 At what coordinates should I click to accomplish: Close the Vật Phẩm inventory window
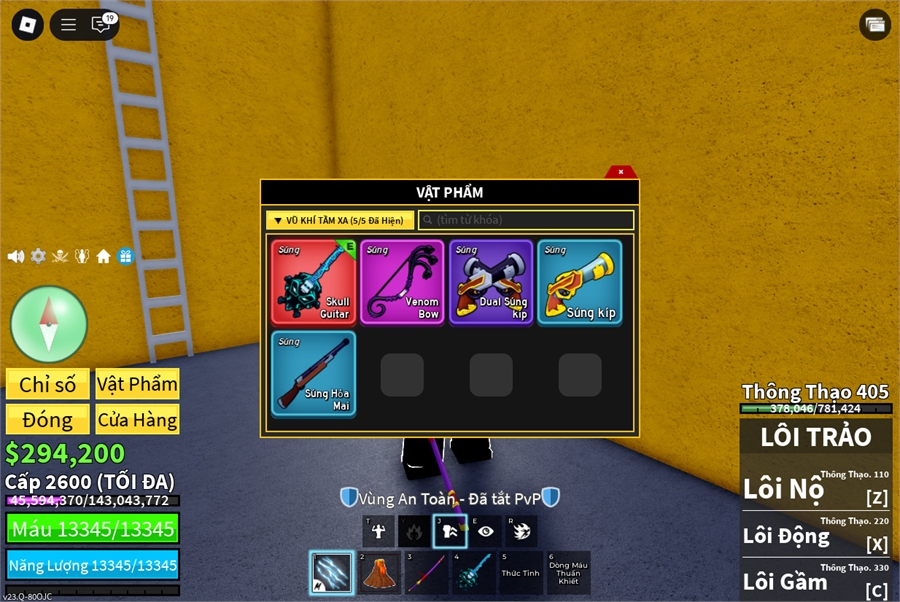[x=621, y=172]
